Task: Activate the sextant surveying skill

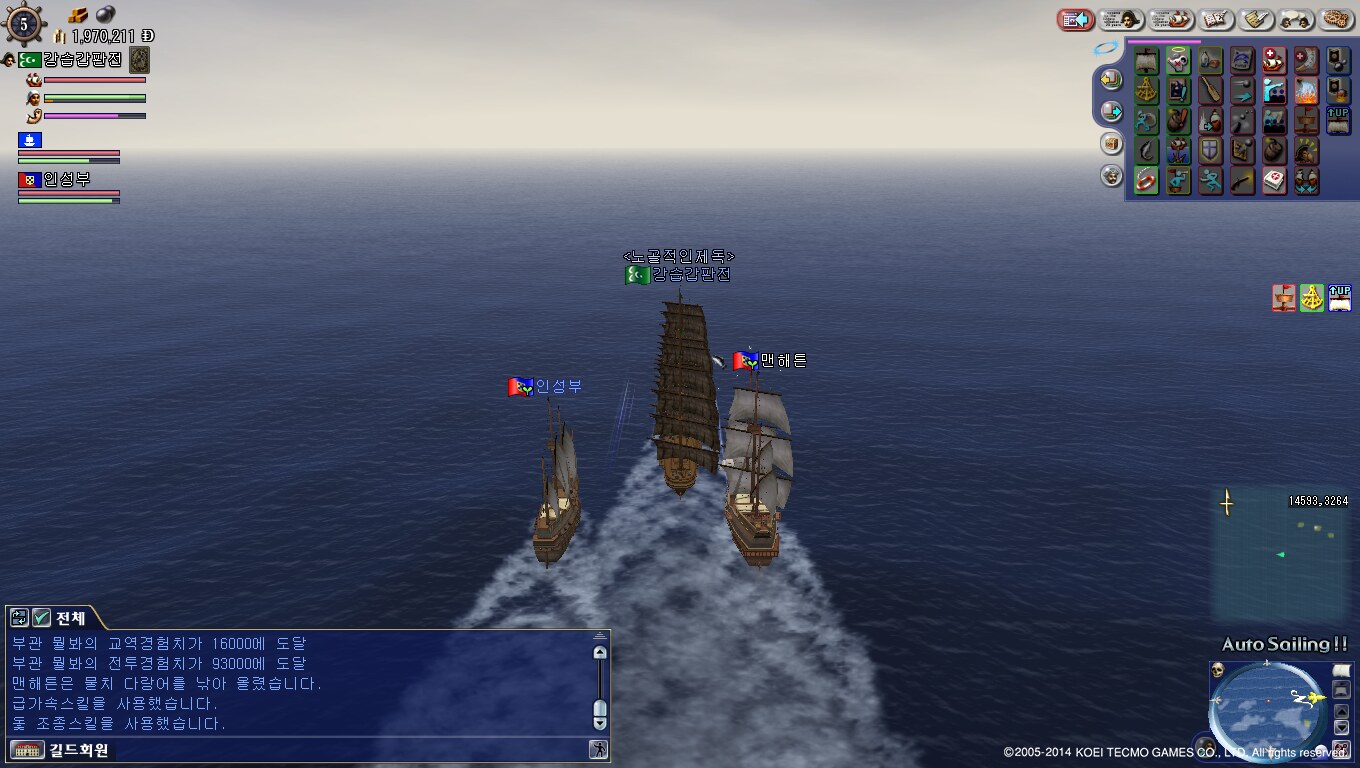Action: tap(1147, 91)
